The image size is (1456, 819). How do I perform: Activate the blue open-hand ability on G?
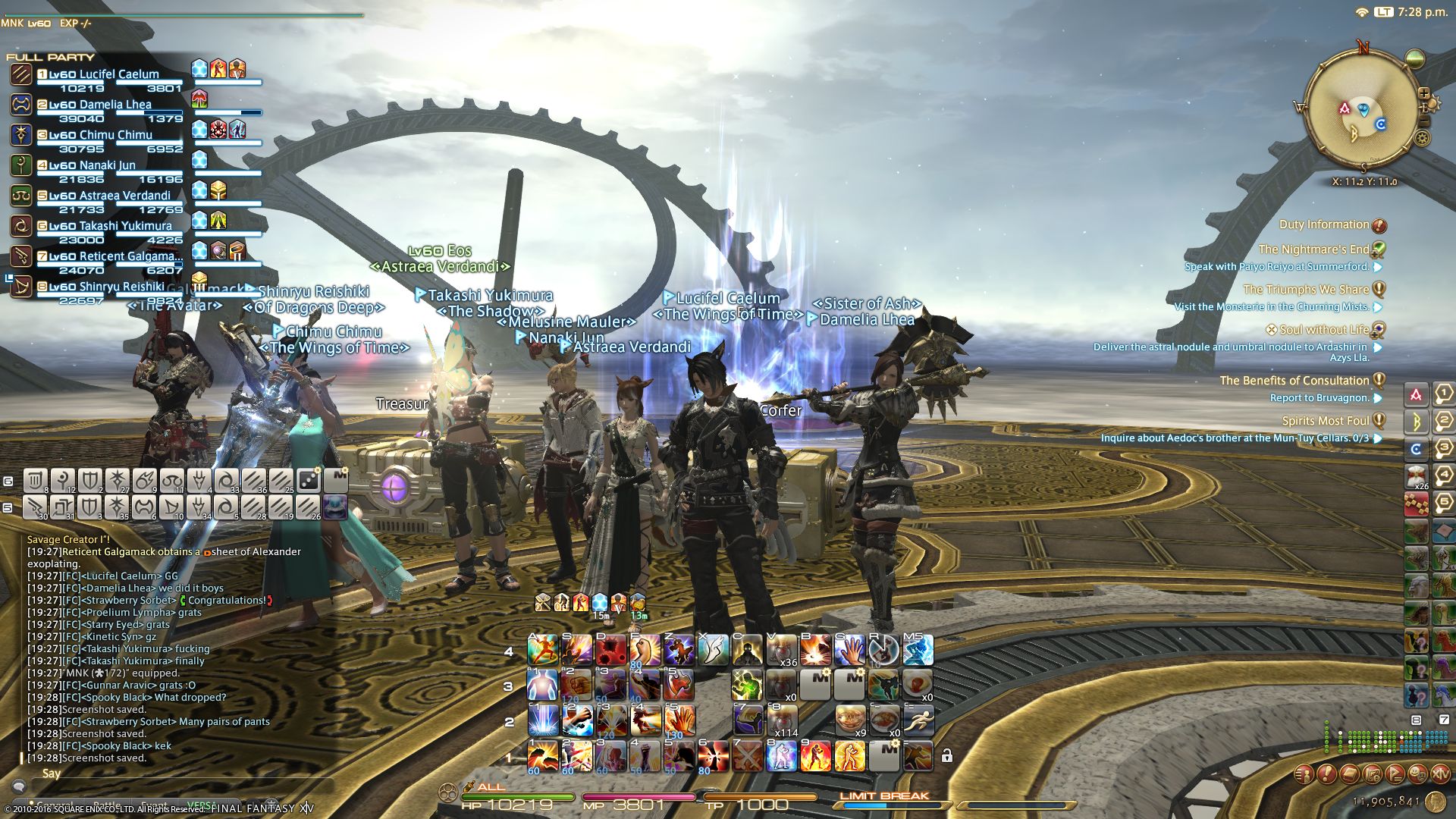849,651
